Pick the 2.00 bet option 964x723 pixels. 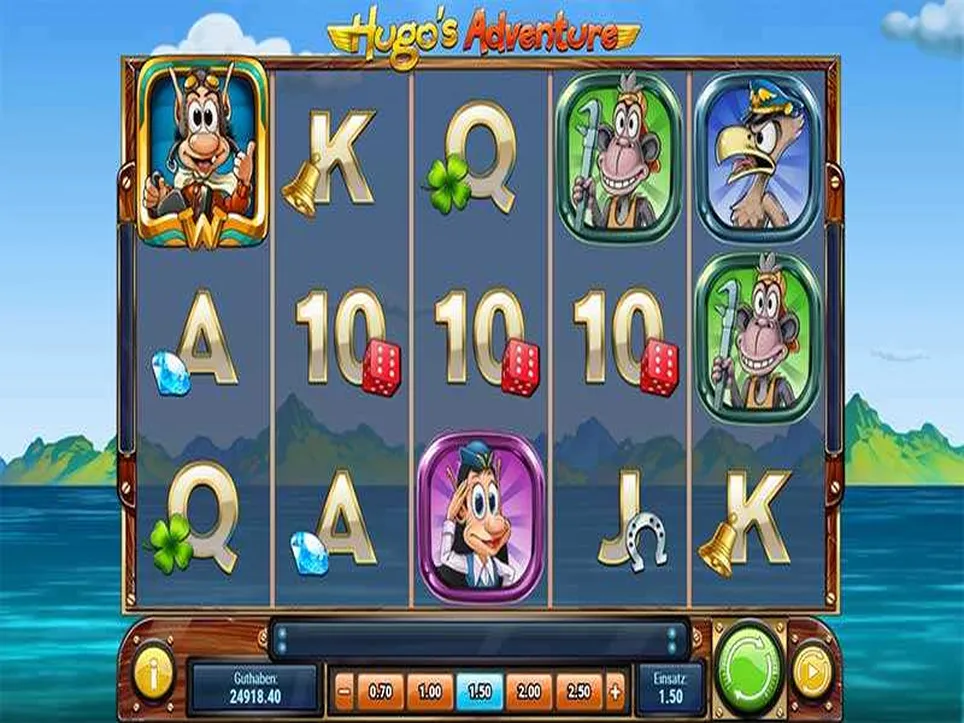530,690
